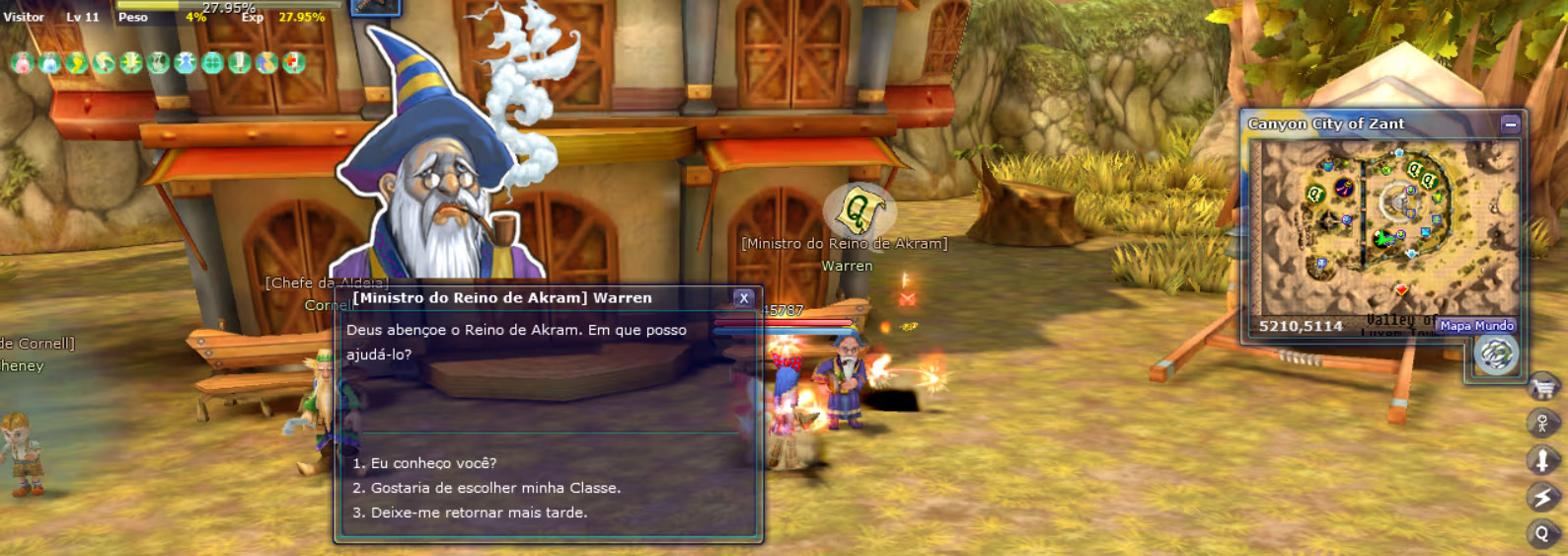Close the Warren dialogue window
Screen dimensions: 1568x556
tap(743, 298)
